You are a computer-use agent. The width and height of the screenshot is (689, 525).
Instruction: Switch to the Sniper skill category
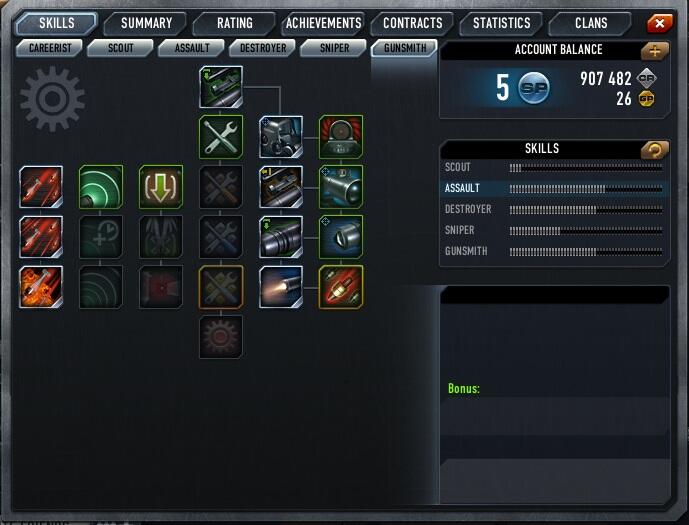point(333,47)
